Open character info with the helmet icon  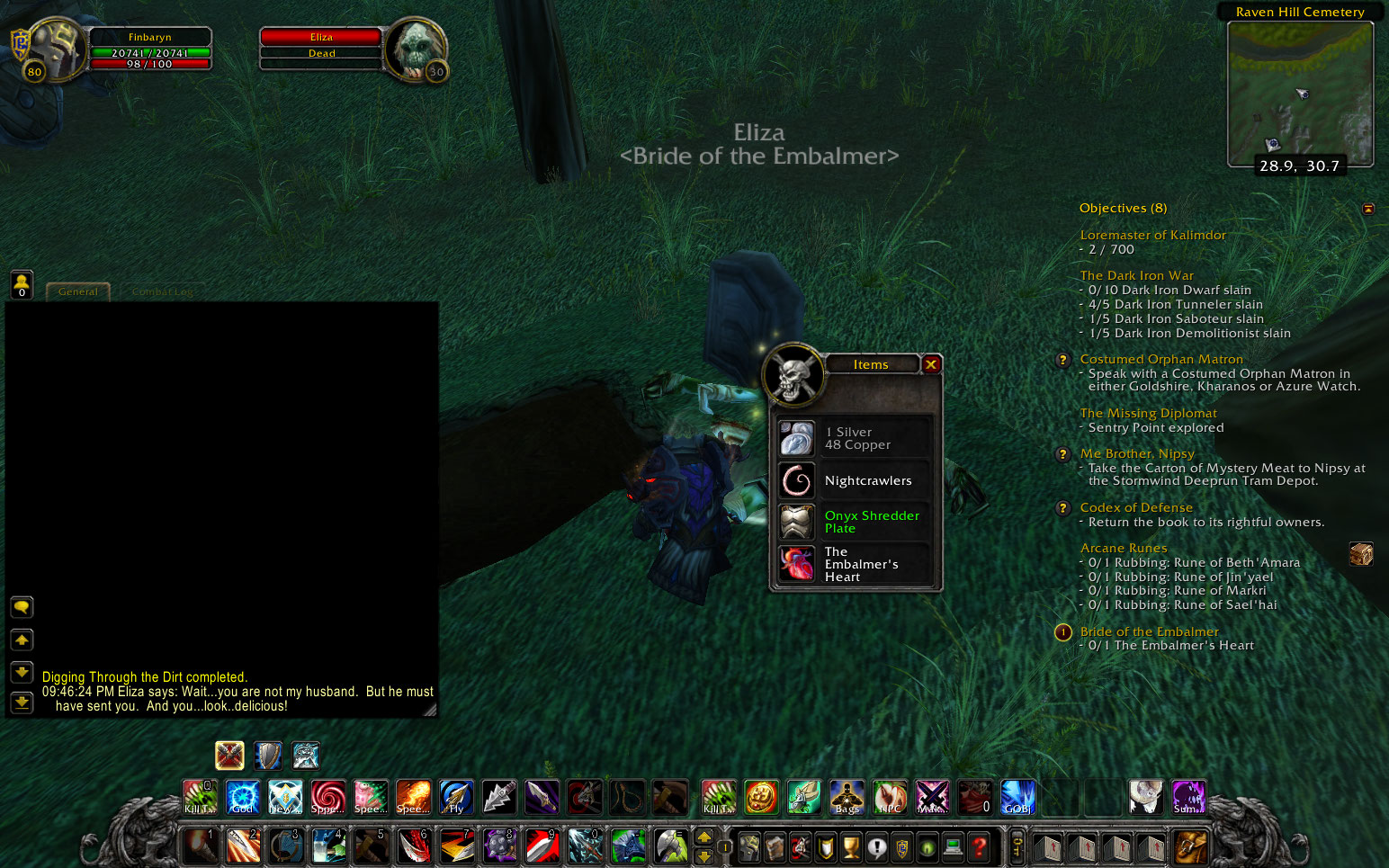(x=748, y=846)
